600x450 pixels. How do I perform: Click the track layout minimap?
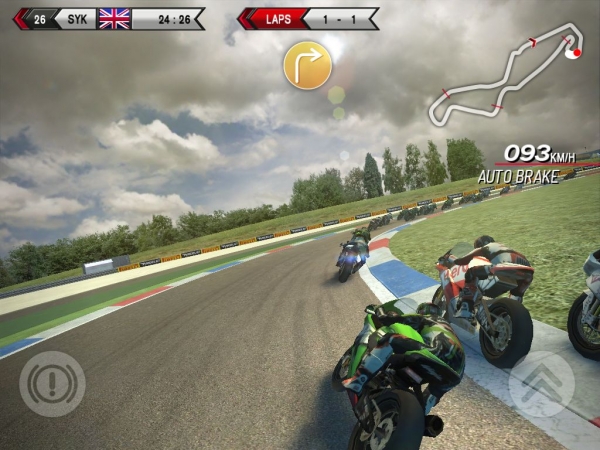507,81
